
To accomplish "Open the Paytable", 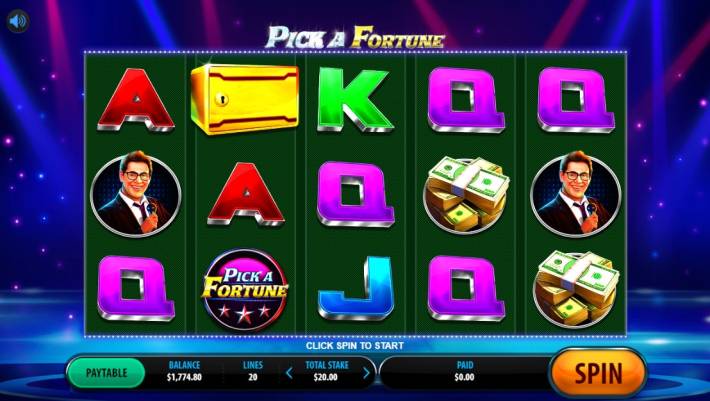I will (x=106, y=373).
